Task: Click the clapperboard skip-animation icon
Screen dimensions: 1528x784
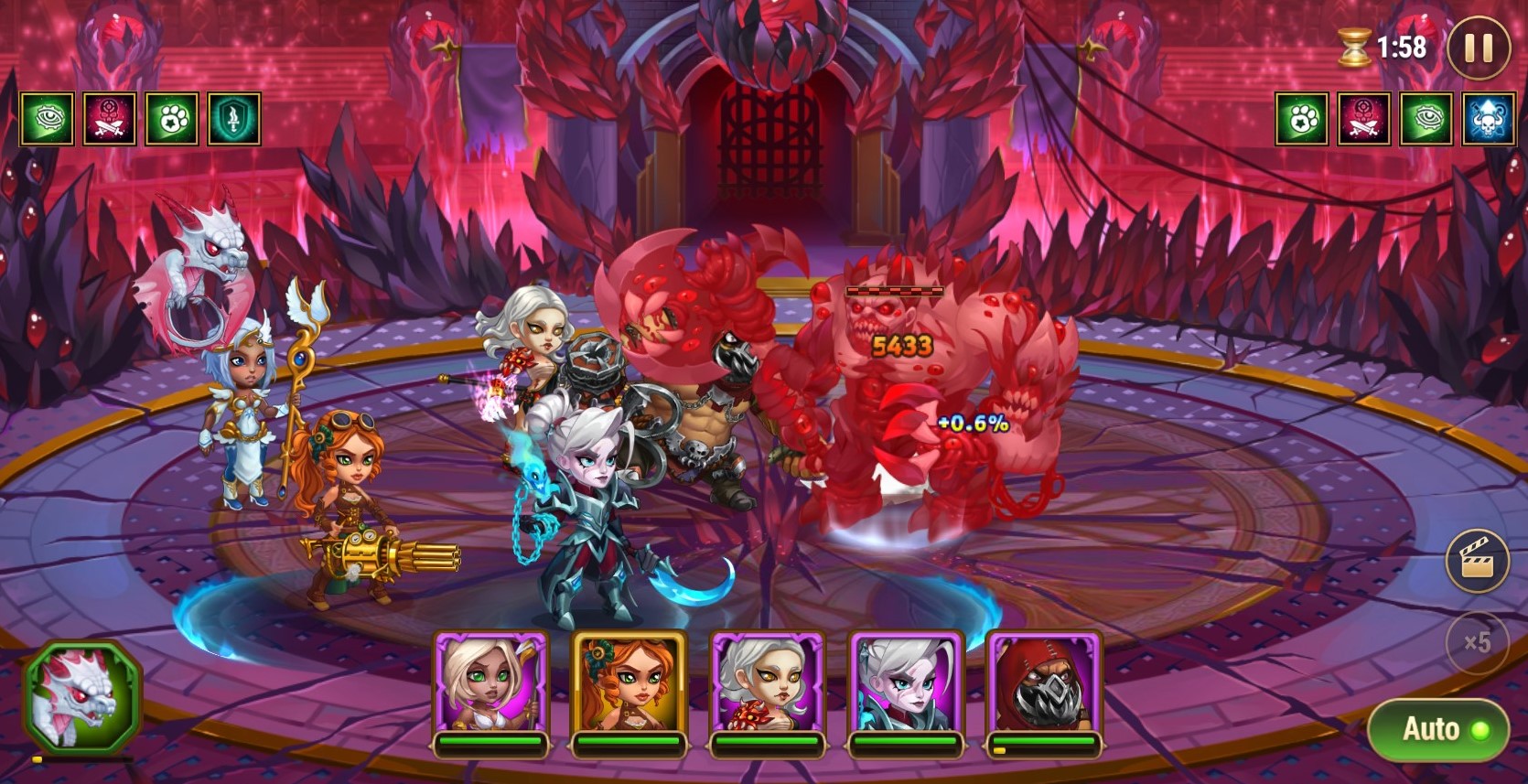Action: 1477,560
